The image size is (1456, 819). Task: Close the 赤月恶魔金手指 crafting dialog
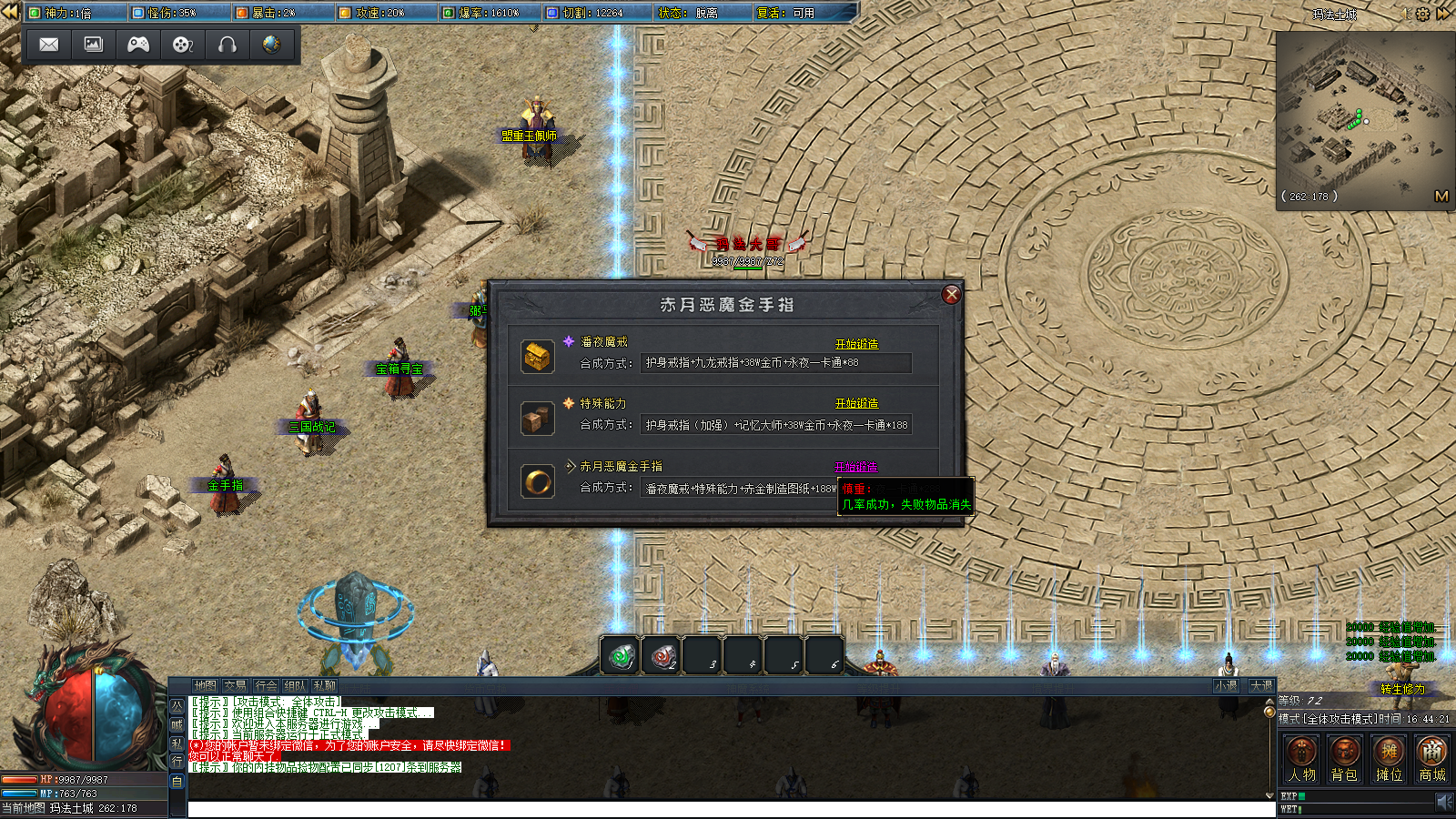coord(951,294)
